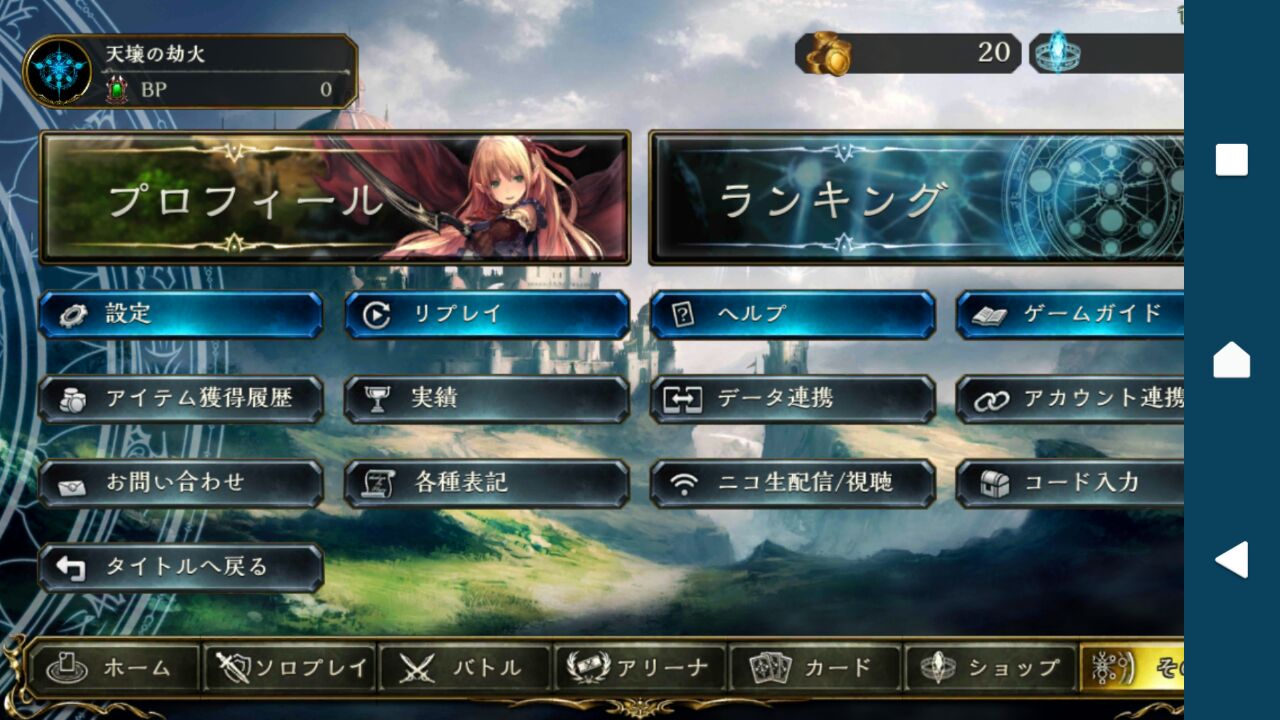The width and height of the screenshot is (1280, 720).
Task: Switch to the ソロプレイ tab
Action: point(289,668)
